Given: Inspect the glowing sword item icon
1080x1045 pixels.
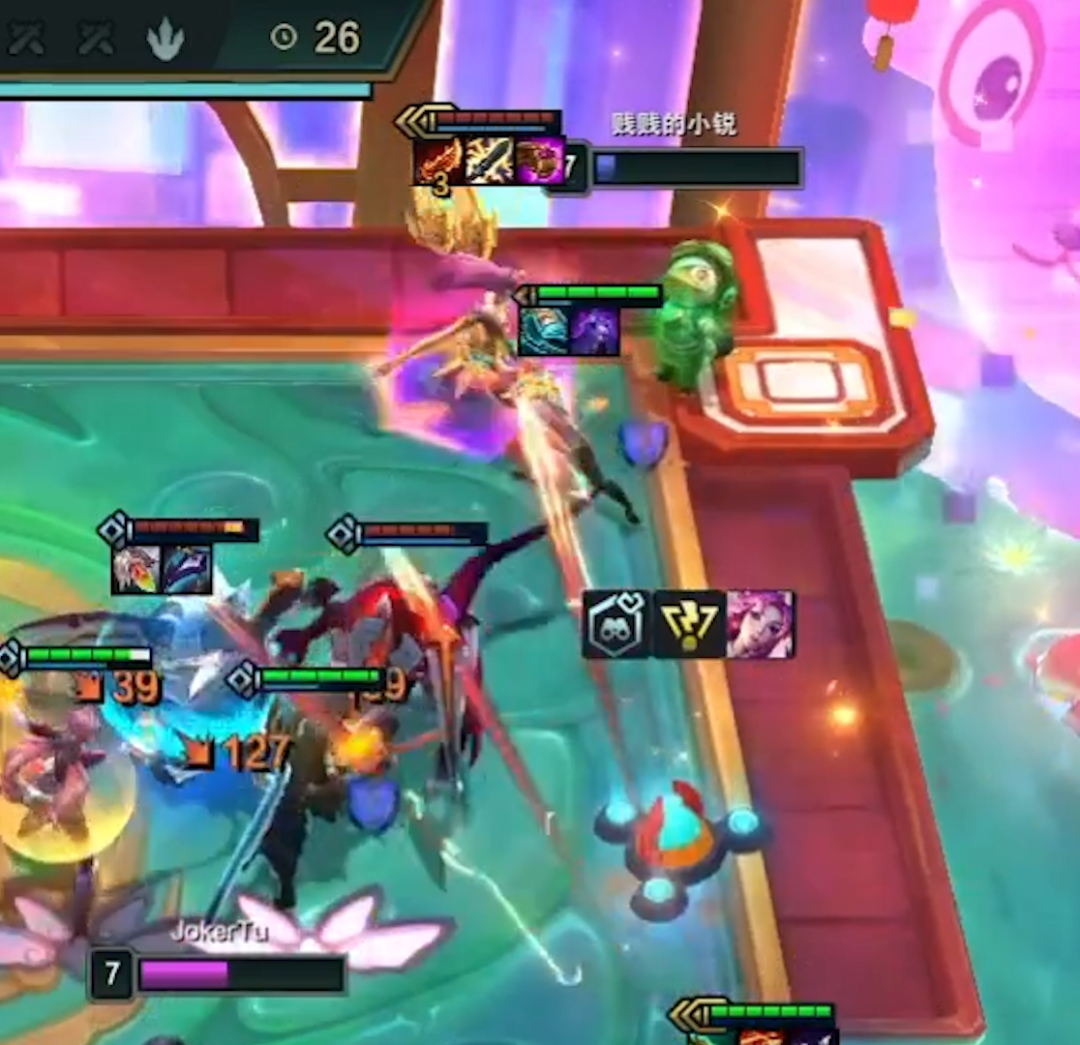Looking at the screenshot, I should click(490, 161).
